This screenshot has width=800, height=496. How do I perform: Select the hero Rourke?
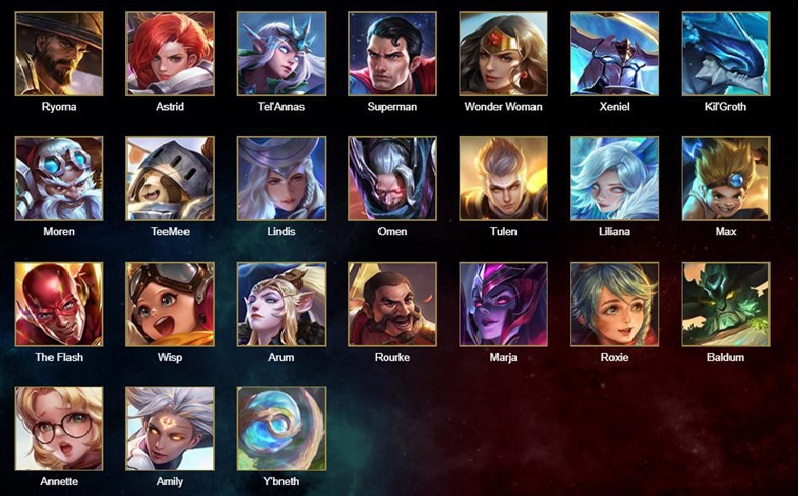point(392,305)
